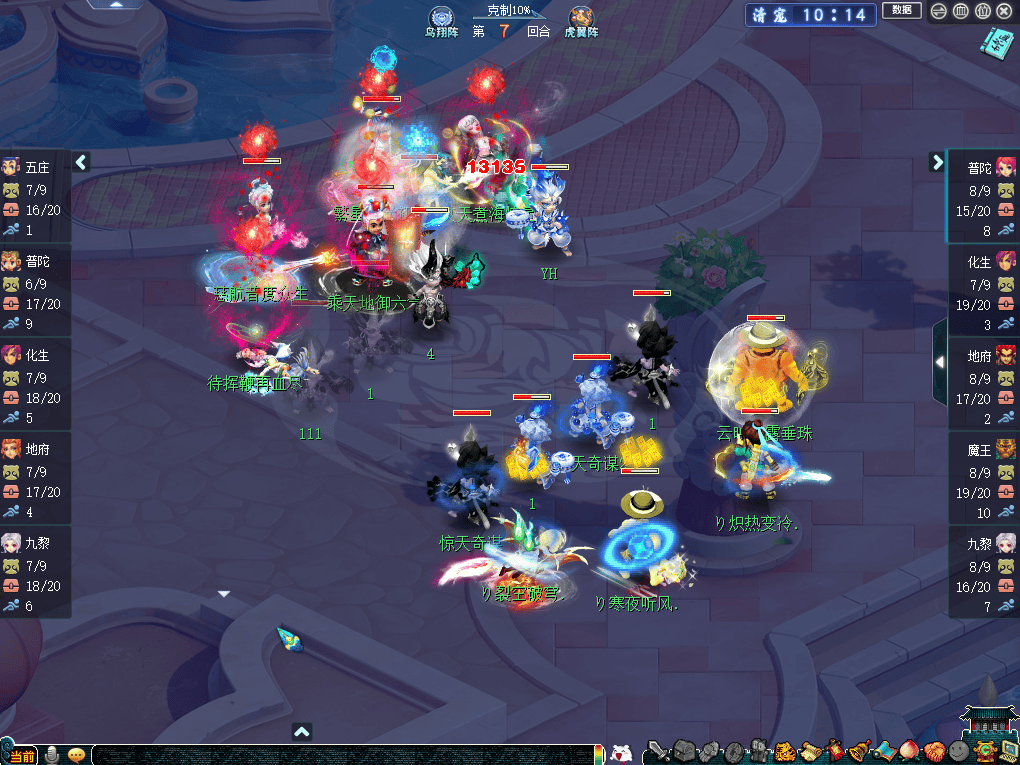Screen dimensions: 1020x765
Task: Select the left team 地府 member row
Action: tap(36, 478)
